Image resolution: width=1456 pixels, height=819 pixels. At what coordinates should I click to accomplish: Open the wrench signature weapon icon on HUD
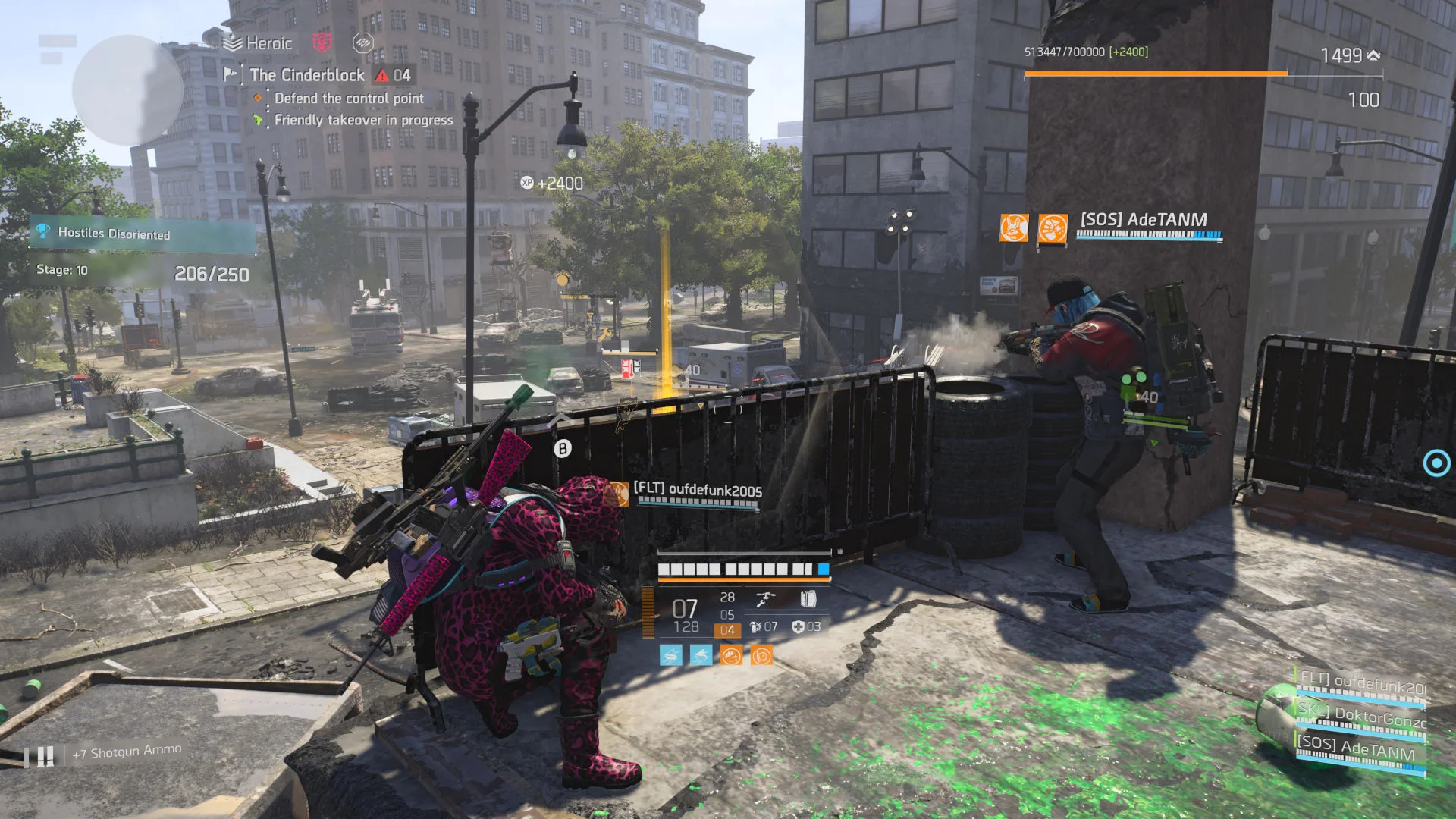pyautogui.click(x=765, y=598)
